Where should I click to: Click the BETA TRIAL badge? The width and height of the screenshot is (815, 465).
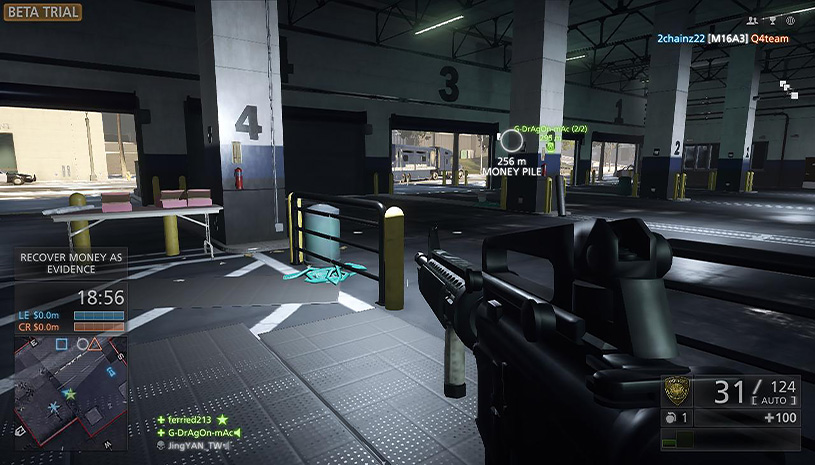click(x=42, y=13)
